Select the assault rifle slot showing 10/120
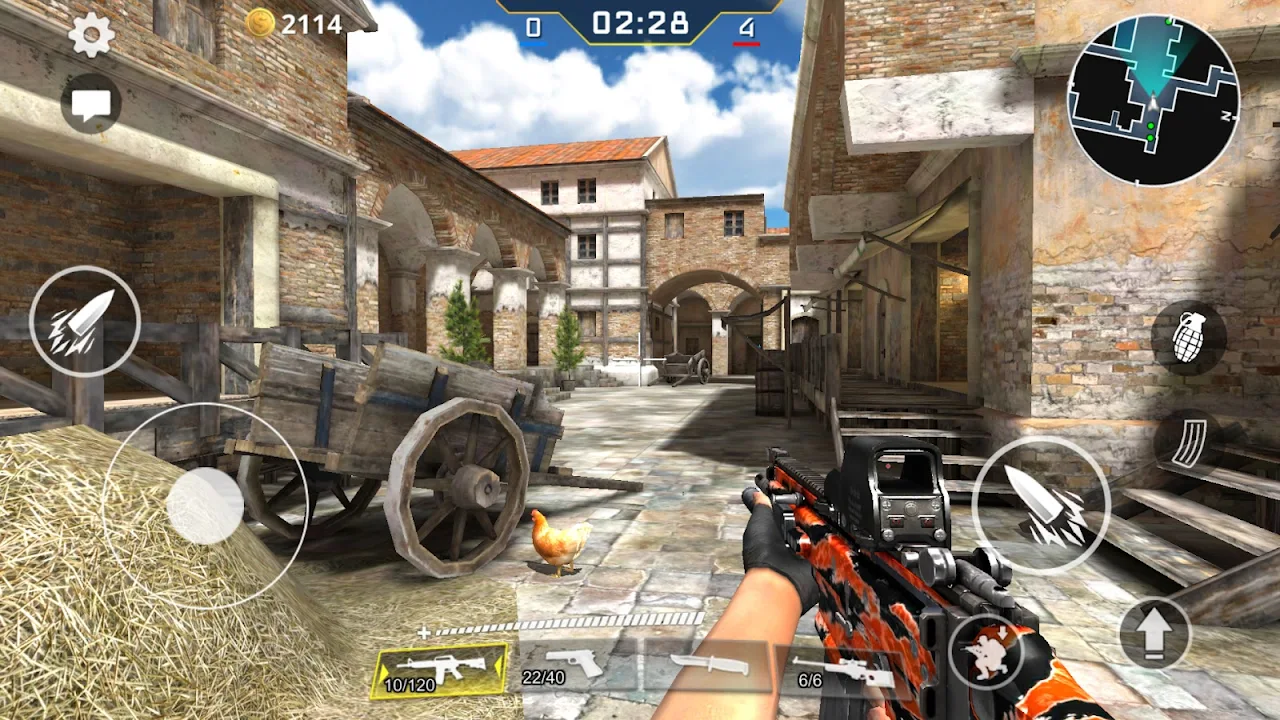 point(440,669)
